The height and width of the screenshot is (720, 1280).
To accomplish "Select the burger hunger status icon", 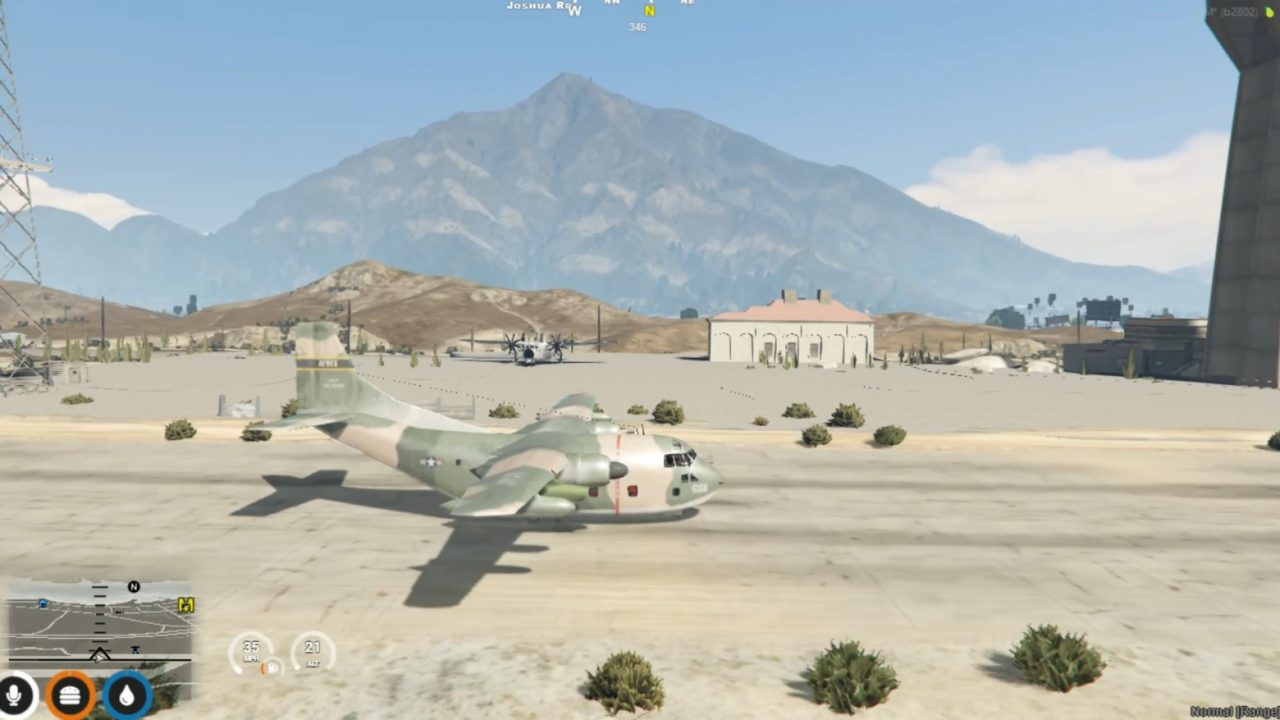I will (x=68, y=692).
